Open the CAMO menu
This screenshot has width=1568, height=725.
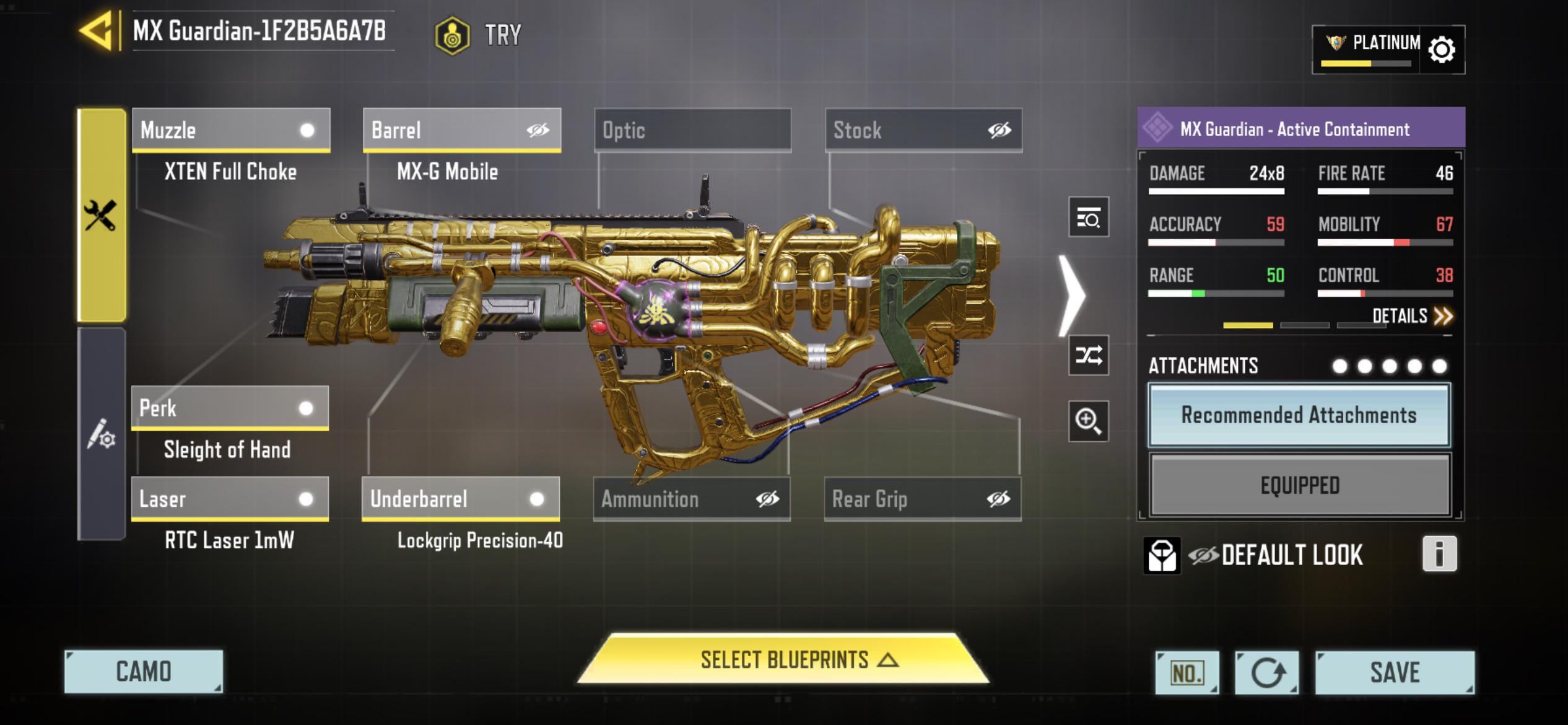click(x=144, y=672)
